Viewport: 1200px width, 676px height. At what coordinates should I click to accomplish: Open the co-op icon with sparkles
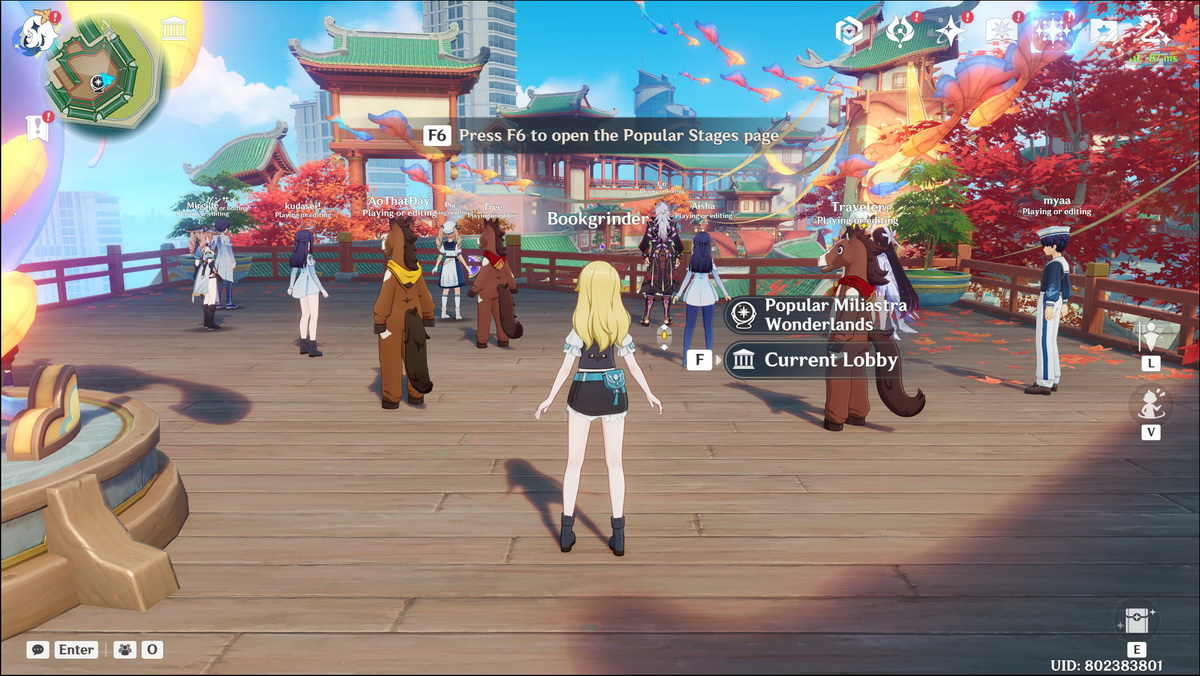(1154, 32)
